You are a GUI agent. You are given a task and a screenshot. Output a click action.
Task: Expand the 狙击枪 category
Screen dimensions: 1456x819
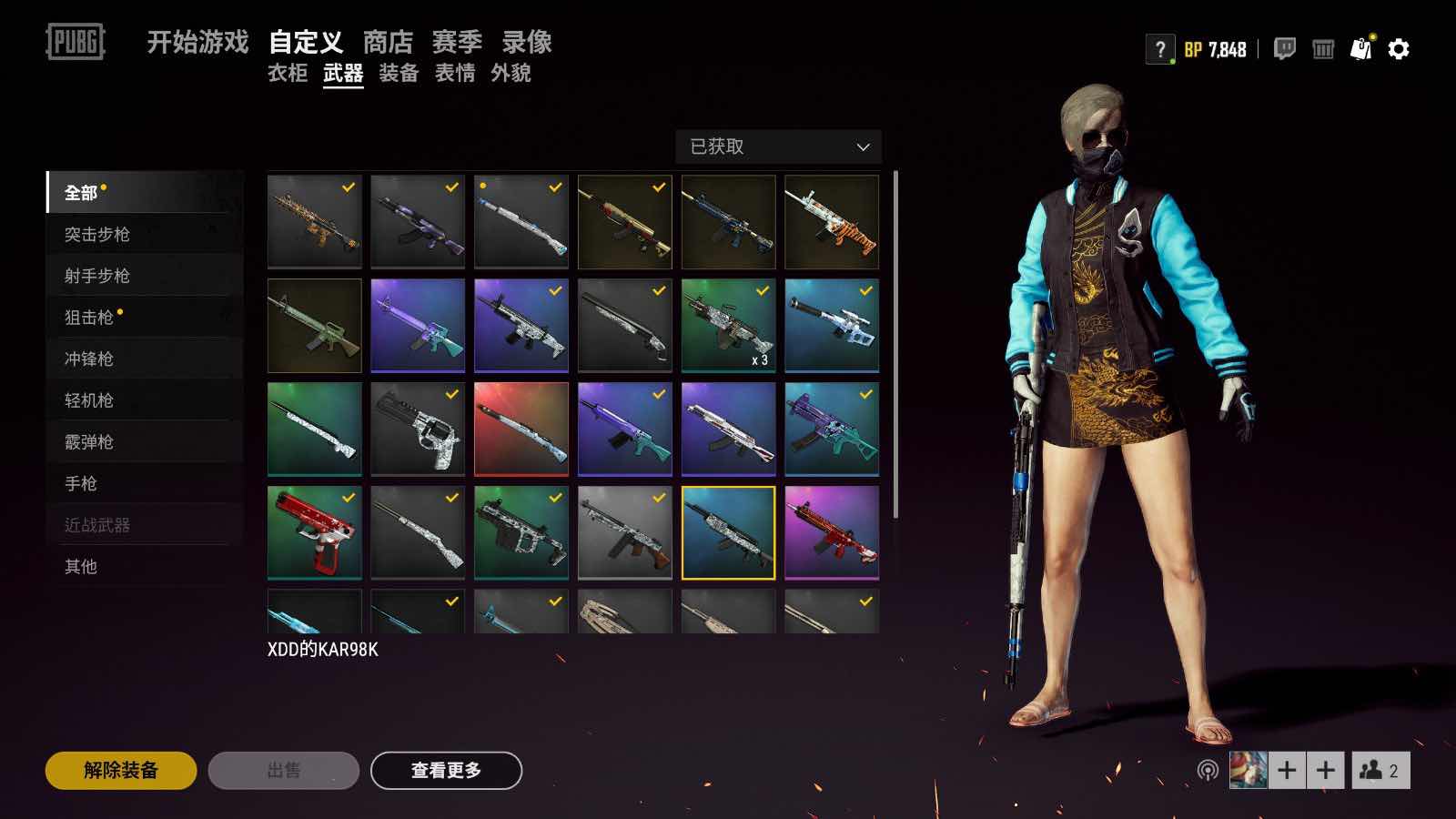(x=91, y=317)
